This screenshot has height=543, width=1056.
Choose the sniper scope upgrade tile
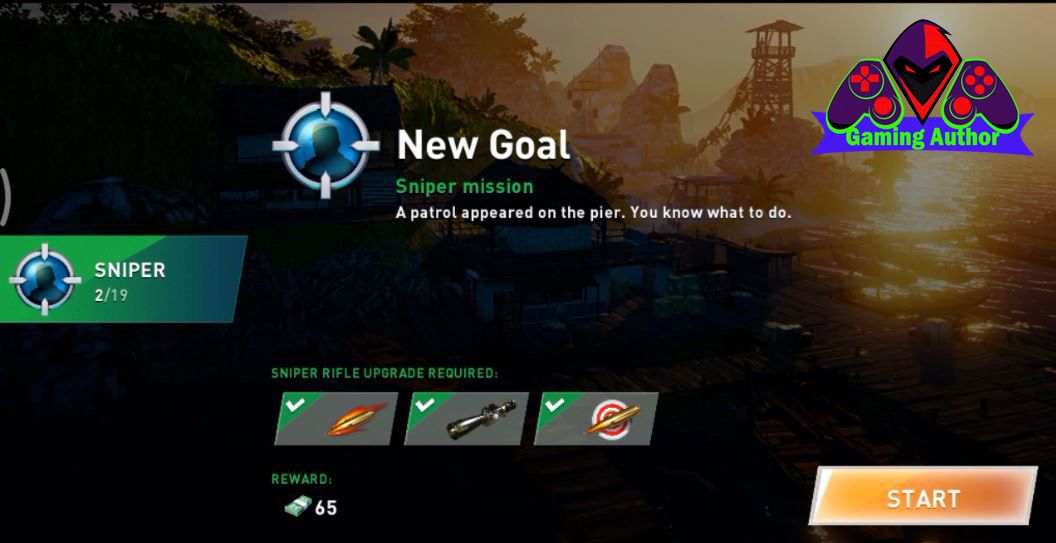click(x=467, y=418)
